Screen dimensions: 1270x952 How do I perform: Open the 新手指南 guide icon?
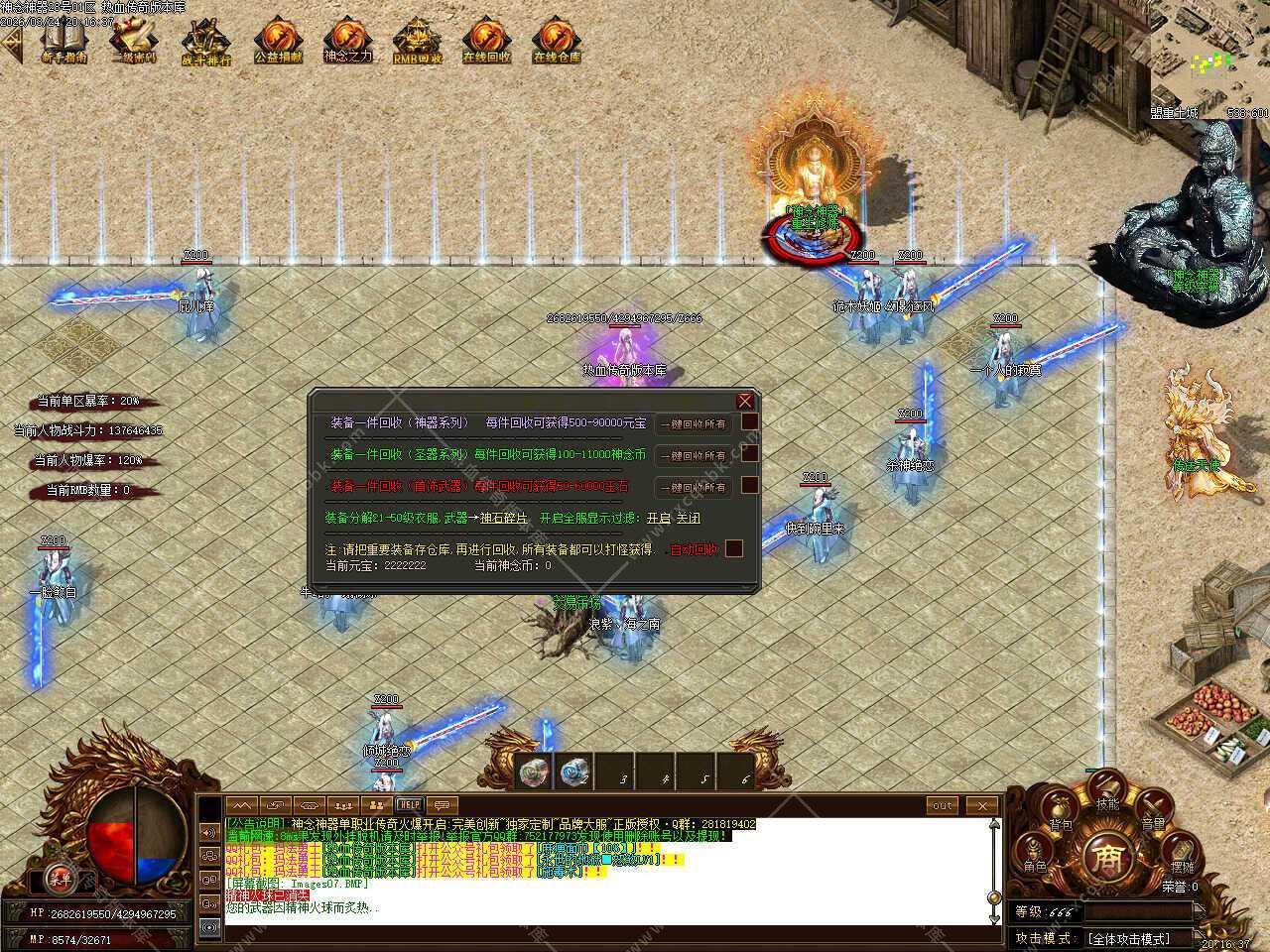pyautogui.click(x=63, y=40)
